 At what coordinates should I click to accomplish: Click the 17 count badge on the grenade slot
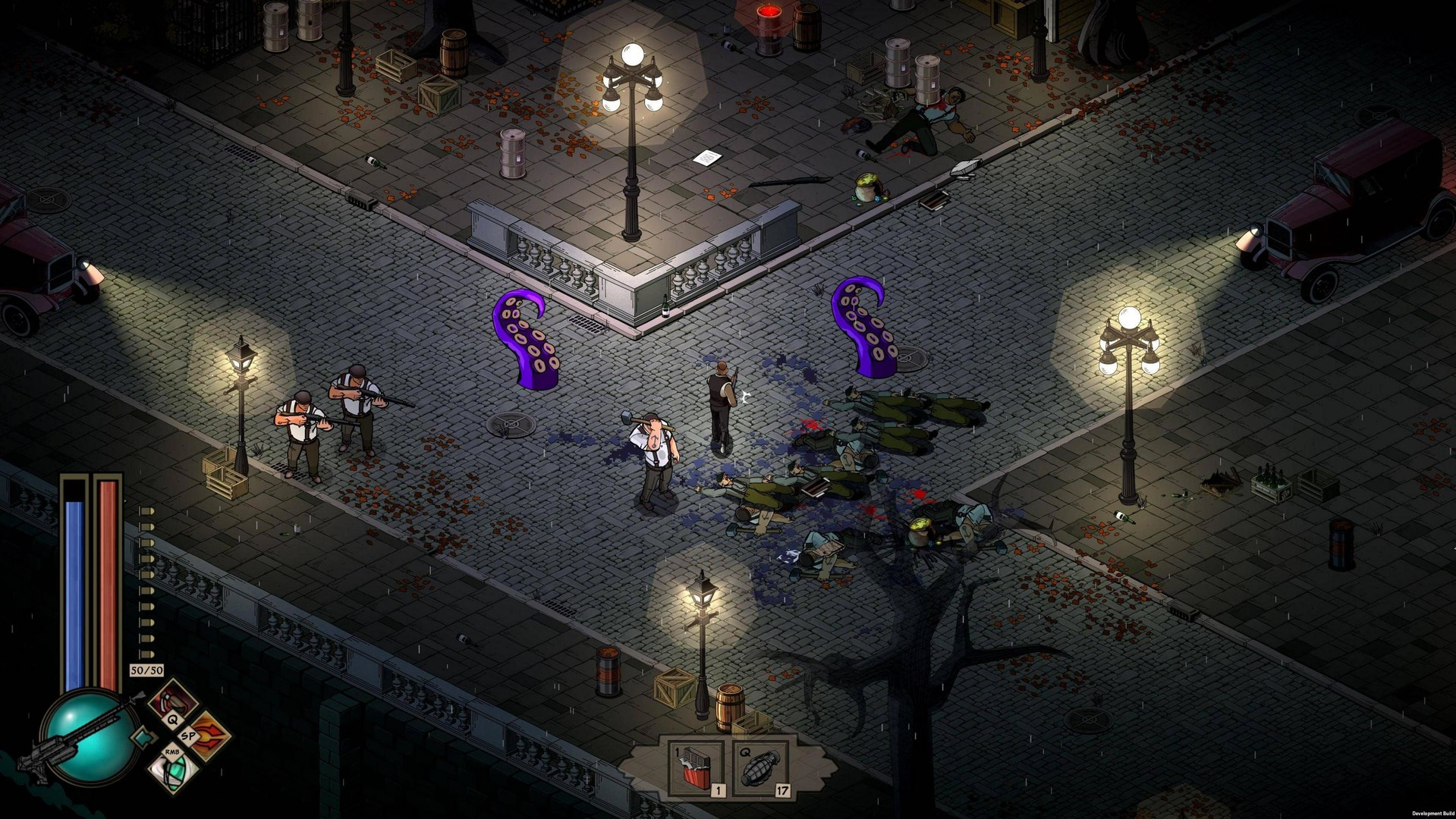[x=784, y=791]
